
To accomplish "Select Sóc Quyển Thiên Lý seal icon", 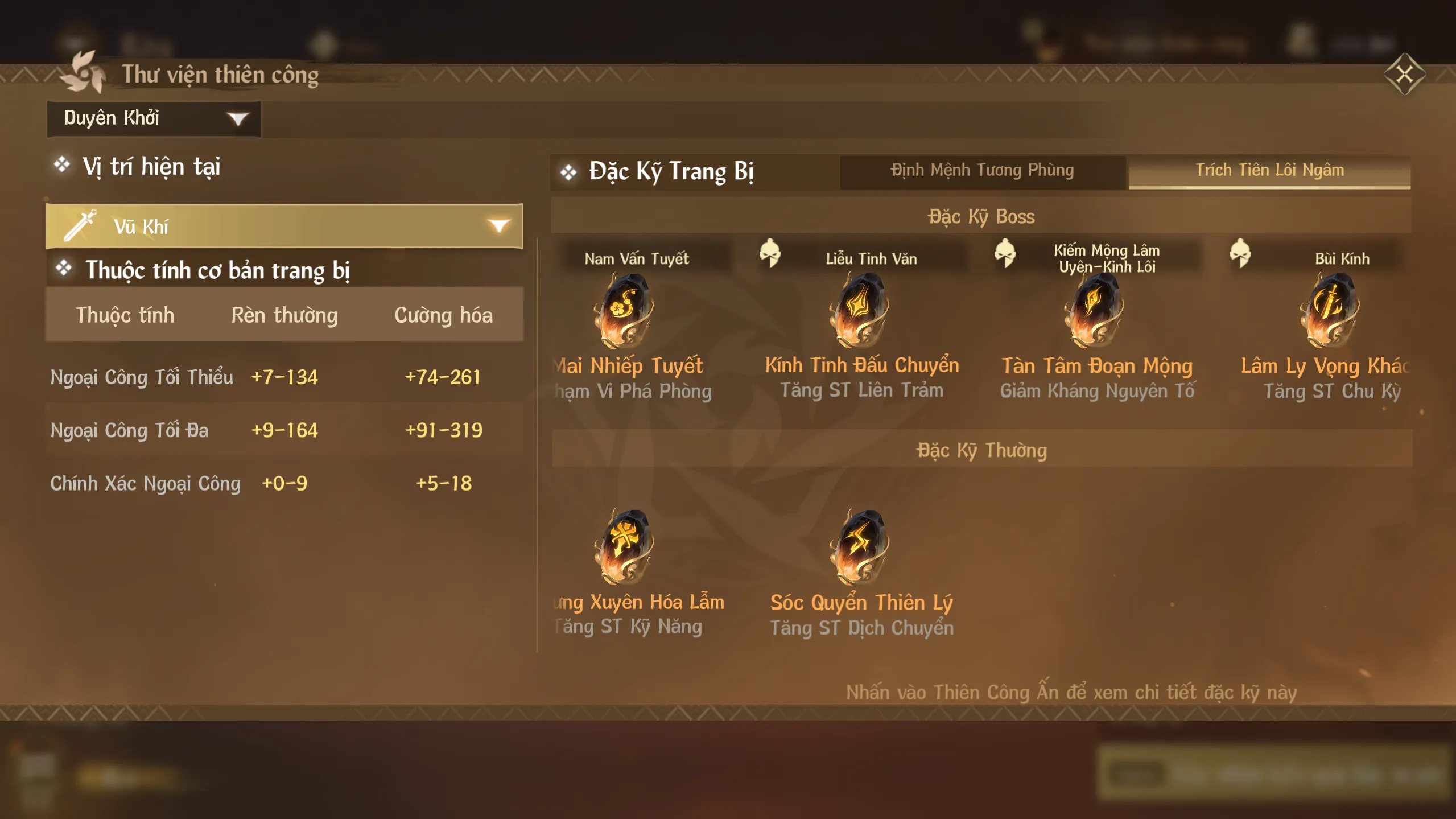I will [x=860, y=546].
